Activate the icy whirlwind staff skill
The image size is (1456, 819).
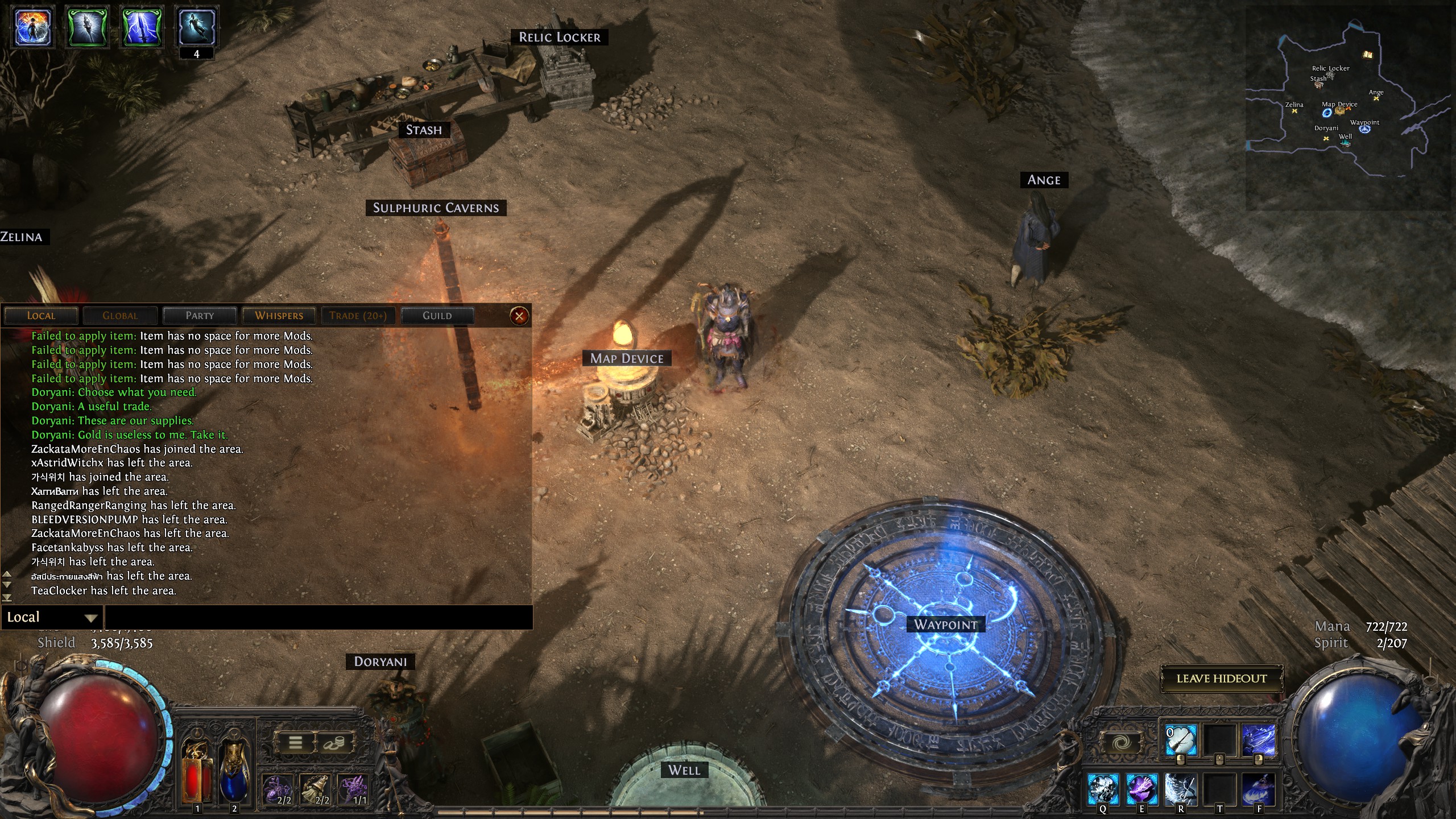1181,789
